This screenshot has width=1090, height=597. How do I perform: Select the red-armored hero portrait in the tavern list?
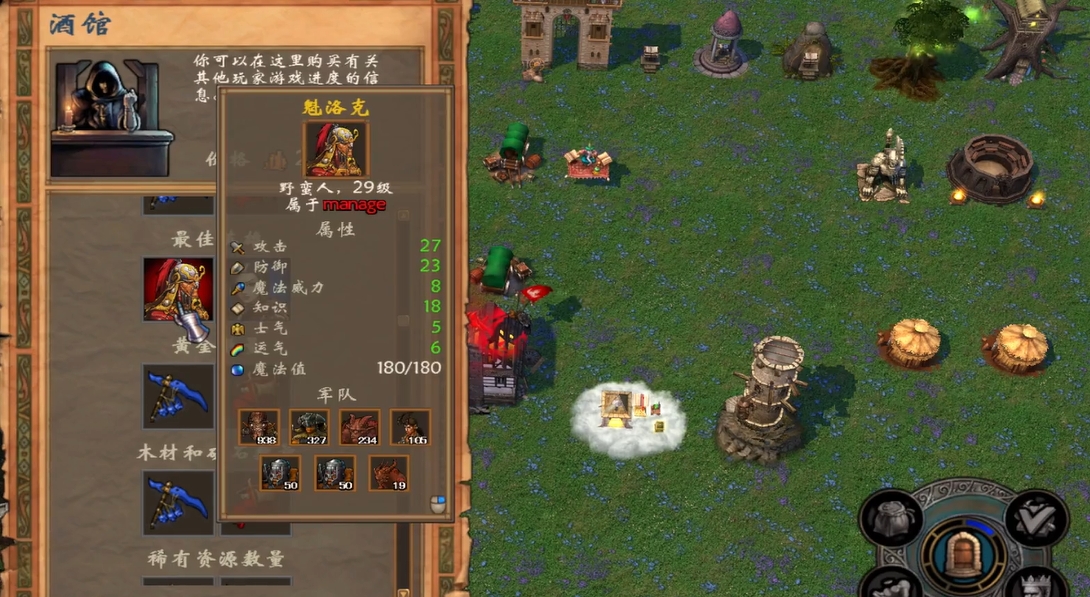pyautogui.click(x=177, y=290)
